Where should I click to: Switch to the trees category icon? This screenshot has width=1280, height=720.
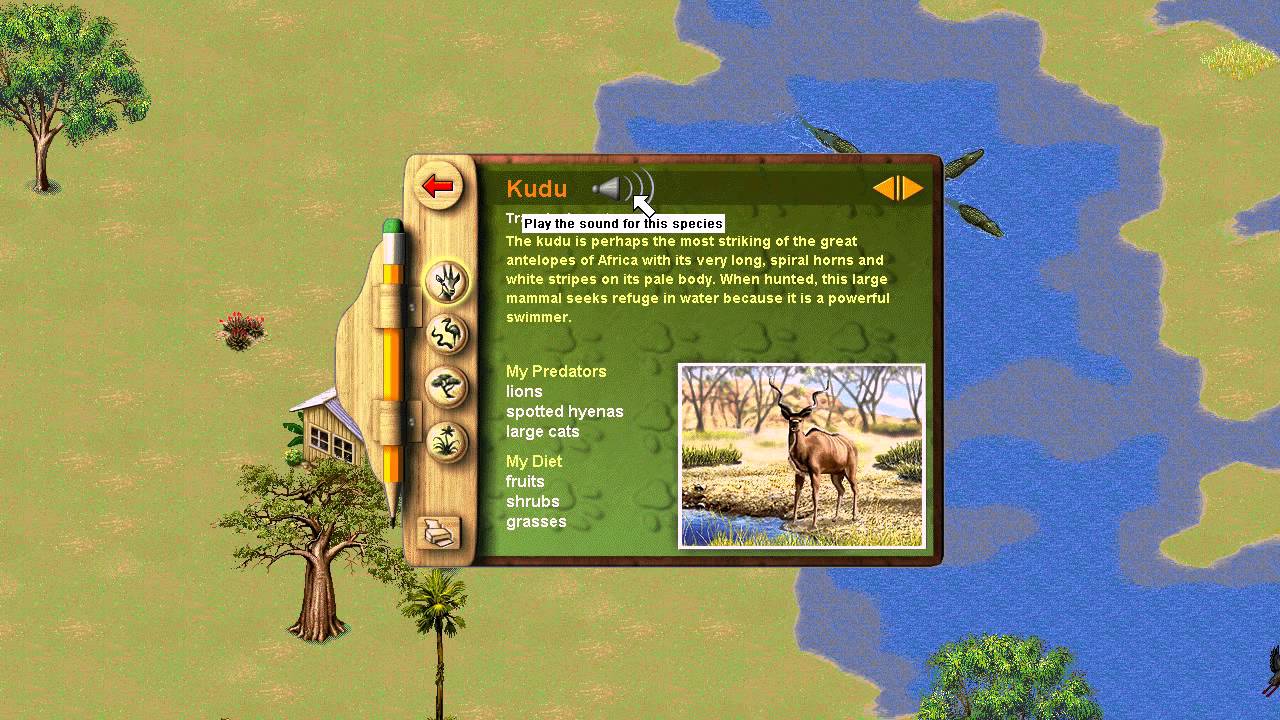(x=447, y=386)
